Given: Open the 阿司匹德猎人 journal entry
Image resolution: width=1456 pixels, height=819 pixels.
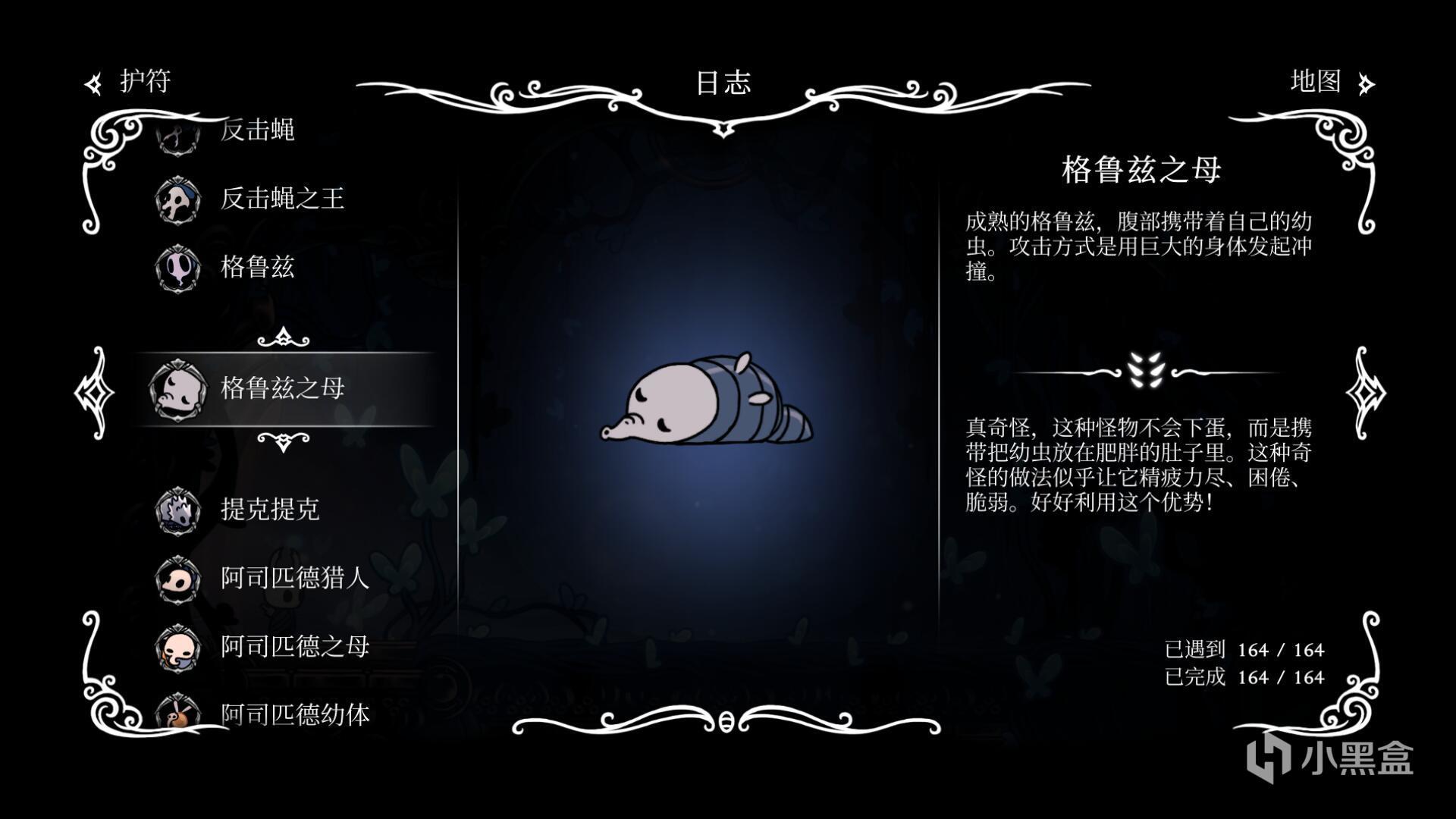Looking at the screenshot, I should [x=294, y=578].
